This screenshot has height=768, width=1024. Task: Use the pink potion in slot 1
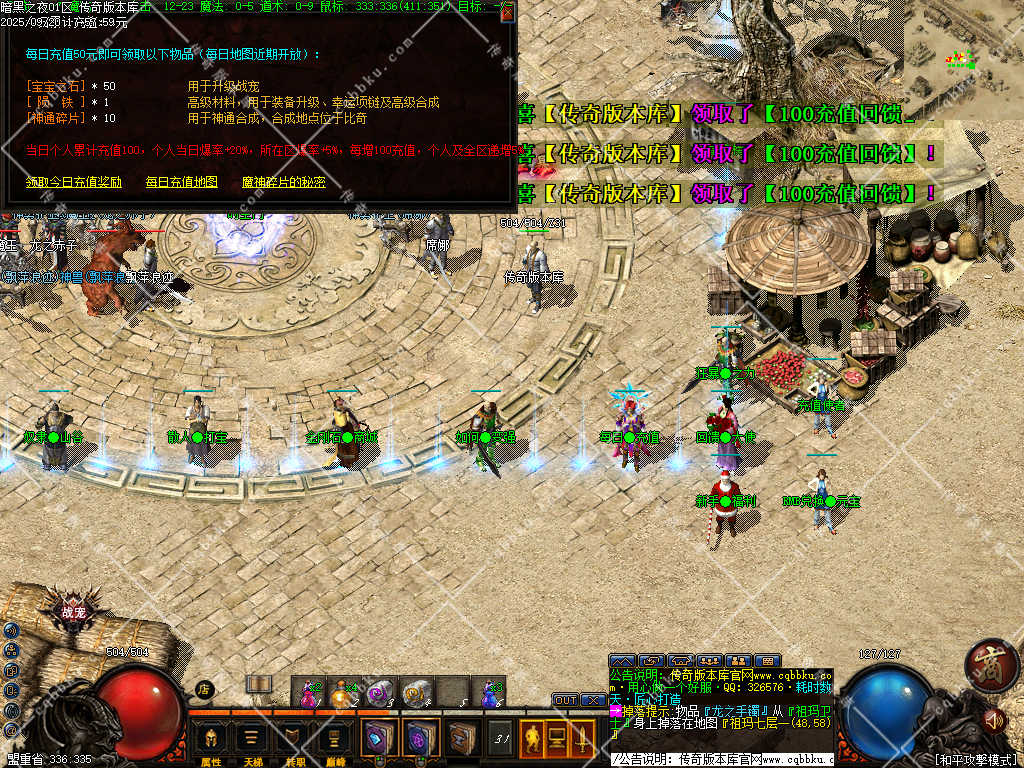pyautogui.click(x=310, y=692)
